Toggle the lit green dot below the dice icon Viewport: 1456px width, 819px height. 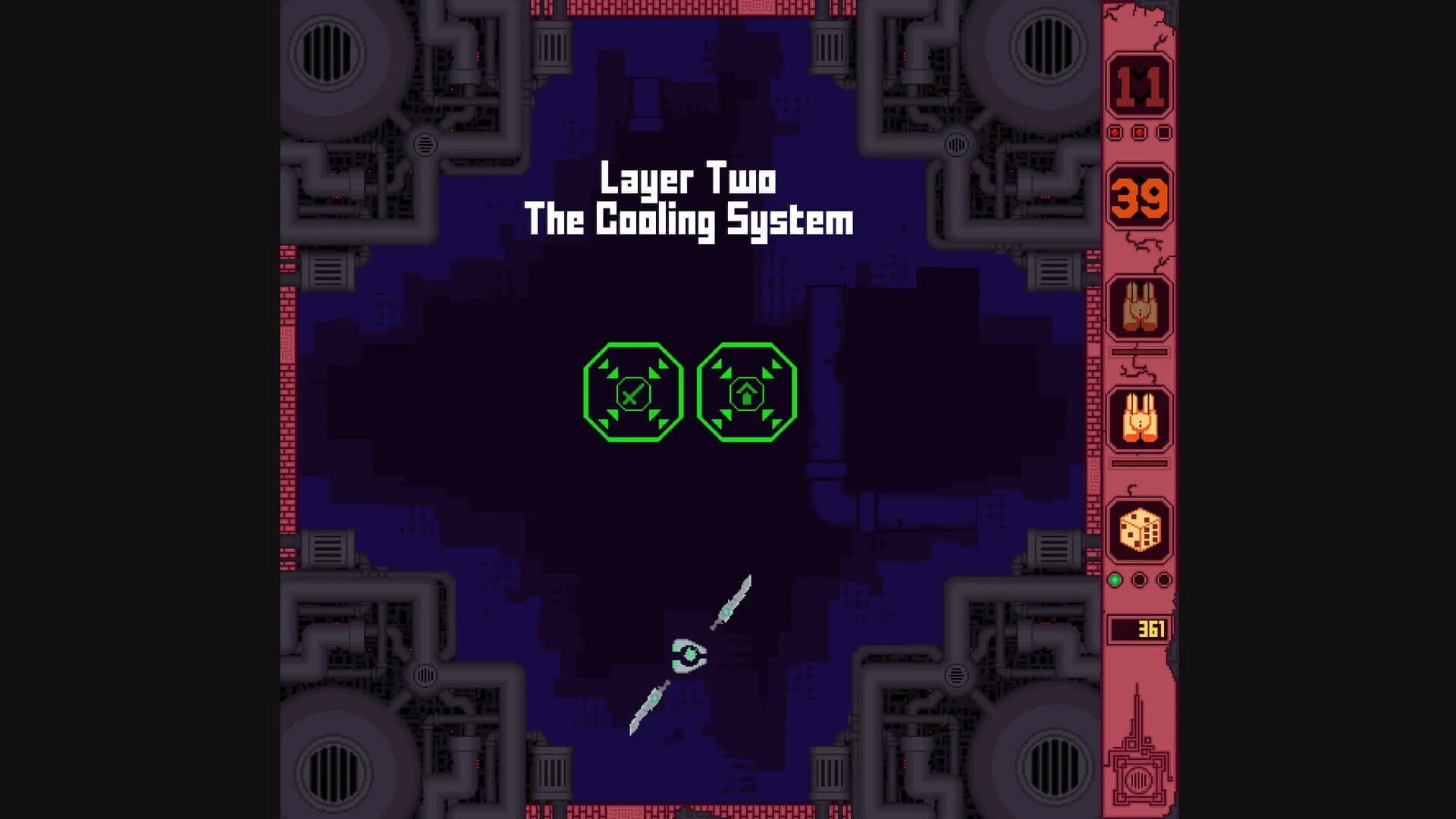[x=1116, y=578]
